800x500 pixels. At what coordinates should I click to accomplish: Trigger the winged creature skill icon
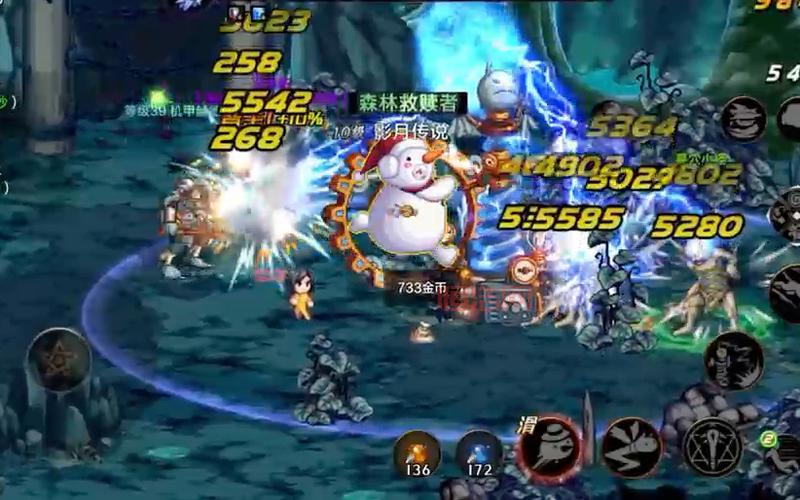pyautogui.click(x=631, y=446)
